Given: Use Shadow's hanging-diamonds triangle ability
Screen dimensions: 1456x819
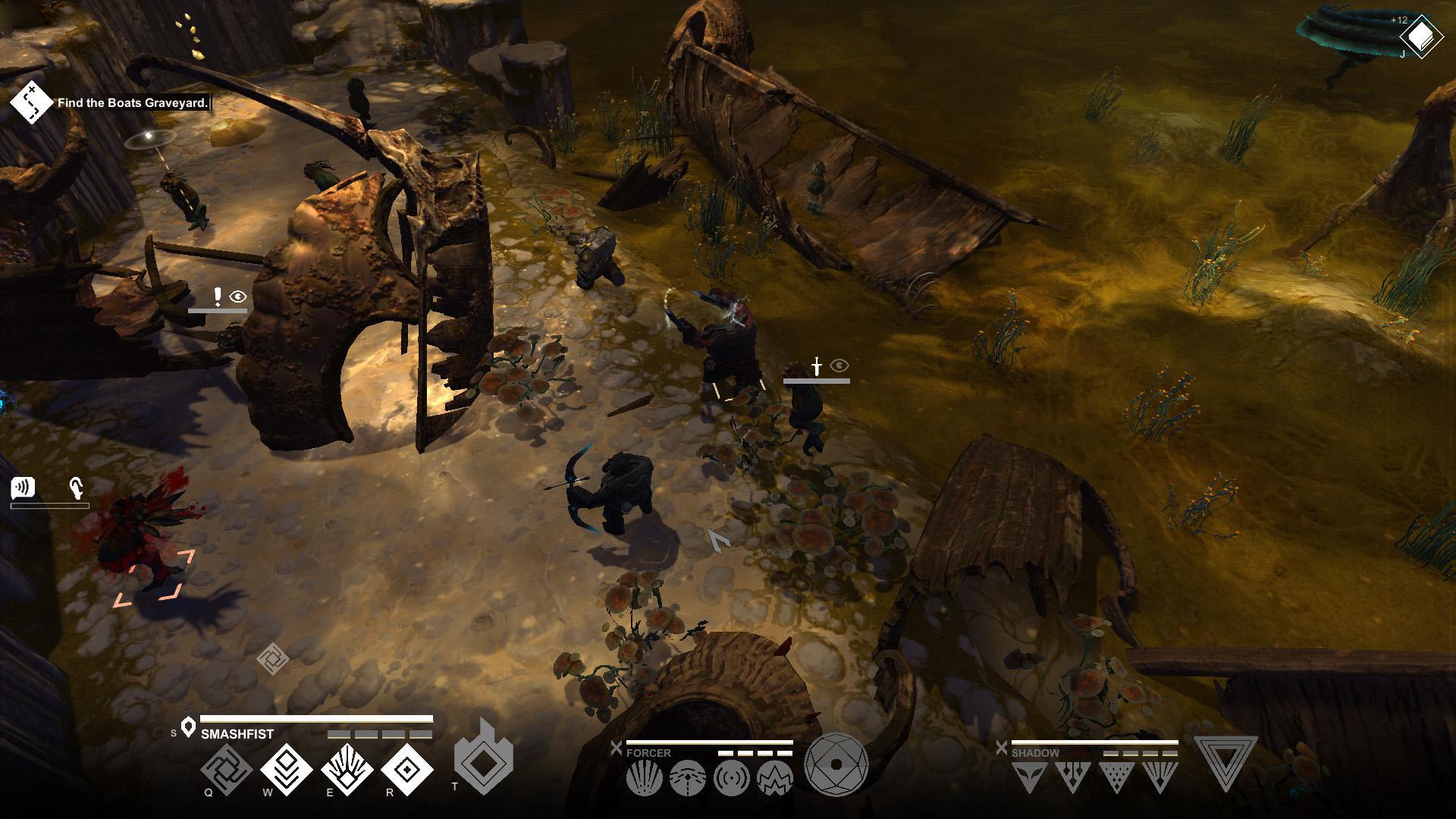Looking at the screenshot, I should 1072,777.
